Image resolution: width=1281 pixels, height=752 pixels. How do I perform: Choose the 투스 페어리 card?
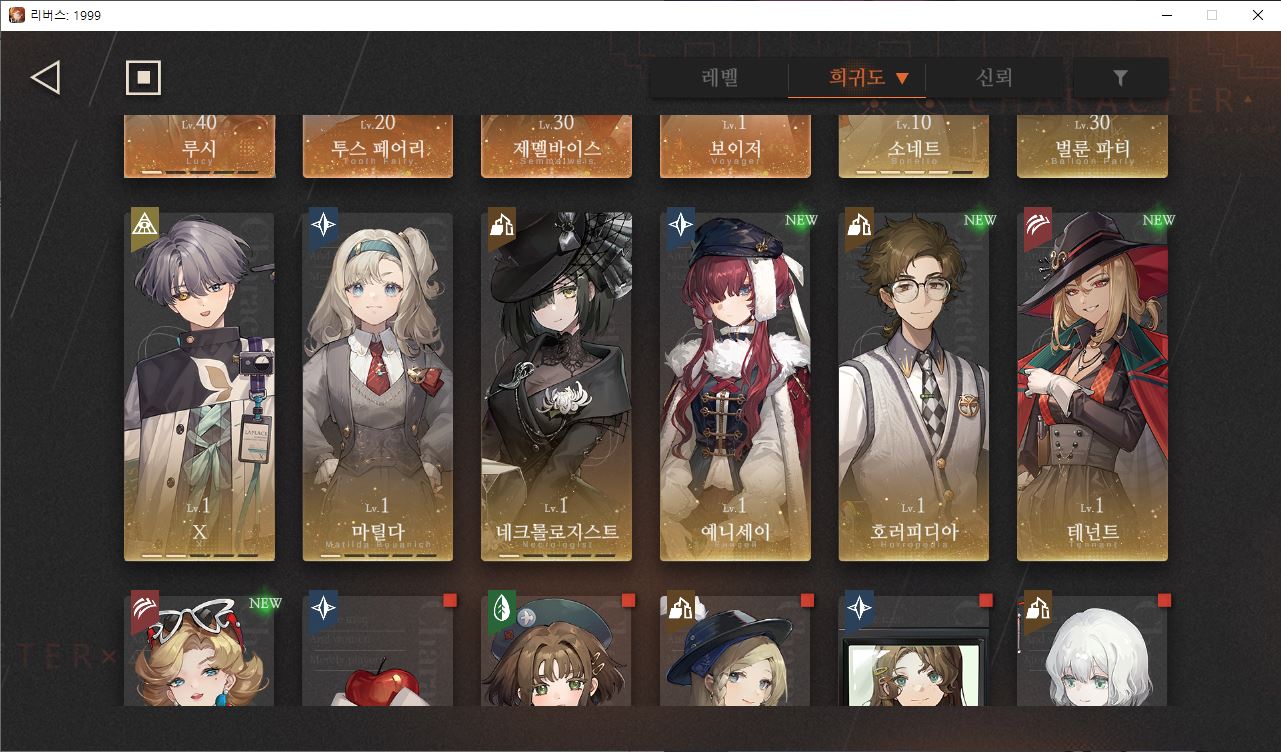378,146
